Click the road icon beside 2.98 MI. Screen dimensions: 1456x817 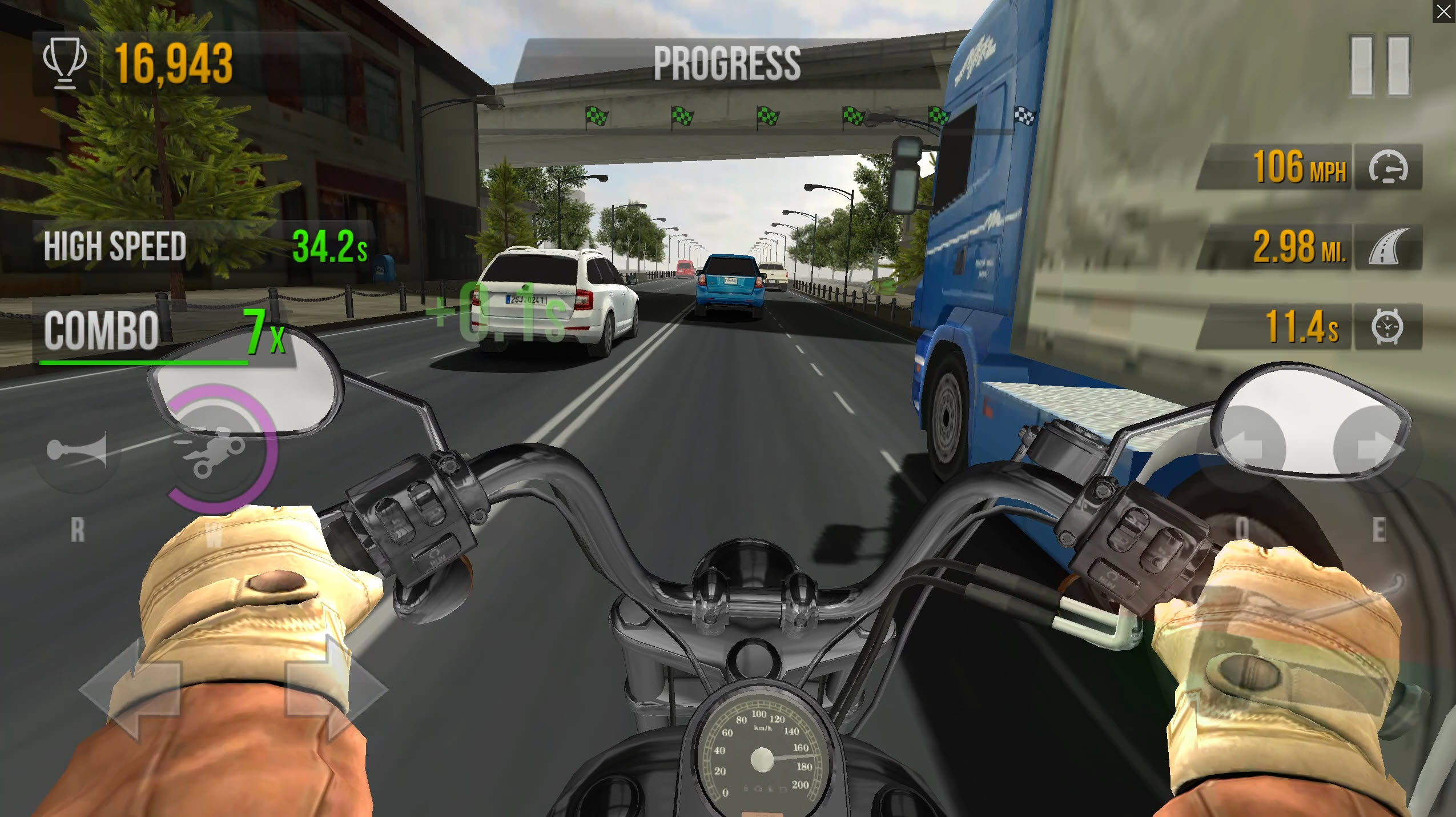(x=1390, y=247)
